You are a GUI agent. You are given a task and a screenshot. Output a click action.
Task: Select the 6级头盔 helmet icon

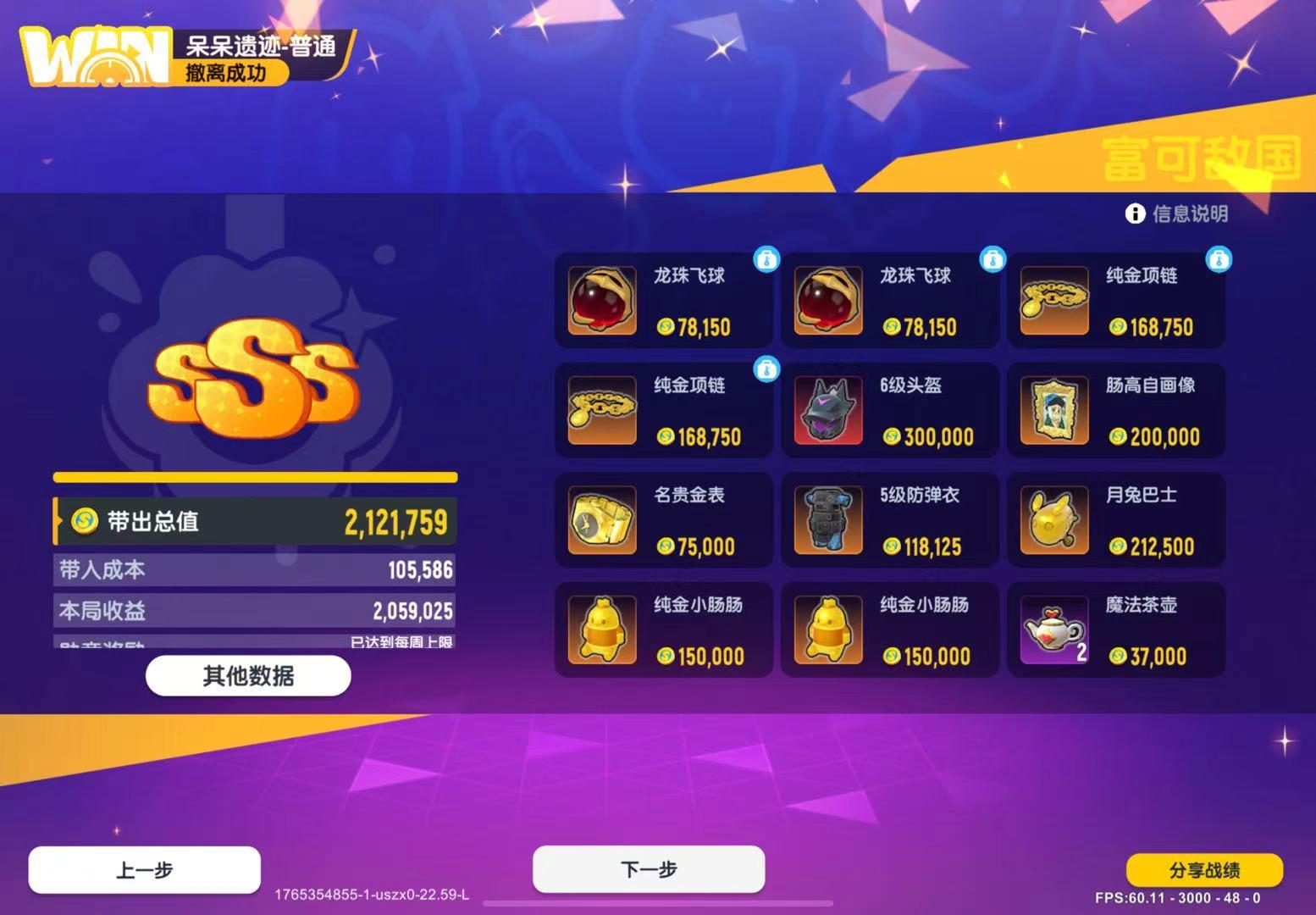pyautogui.click(x=828, y=410)
